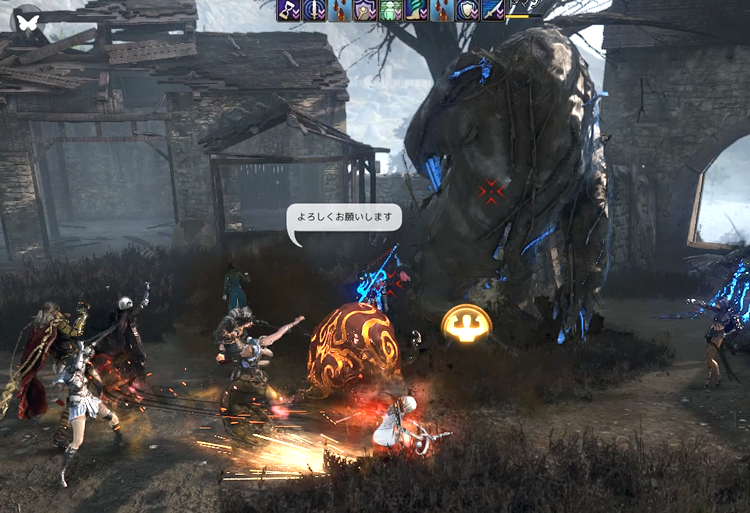The height and width of the screenshot is (513, 750).
Task: Select the teal boot buff icon
Action: coord(415,10)
